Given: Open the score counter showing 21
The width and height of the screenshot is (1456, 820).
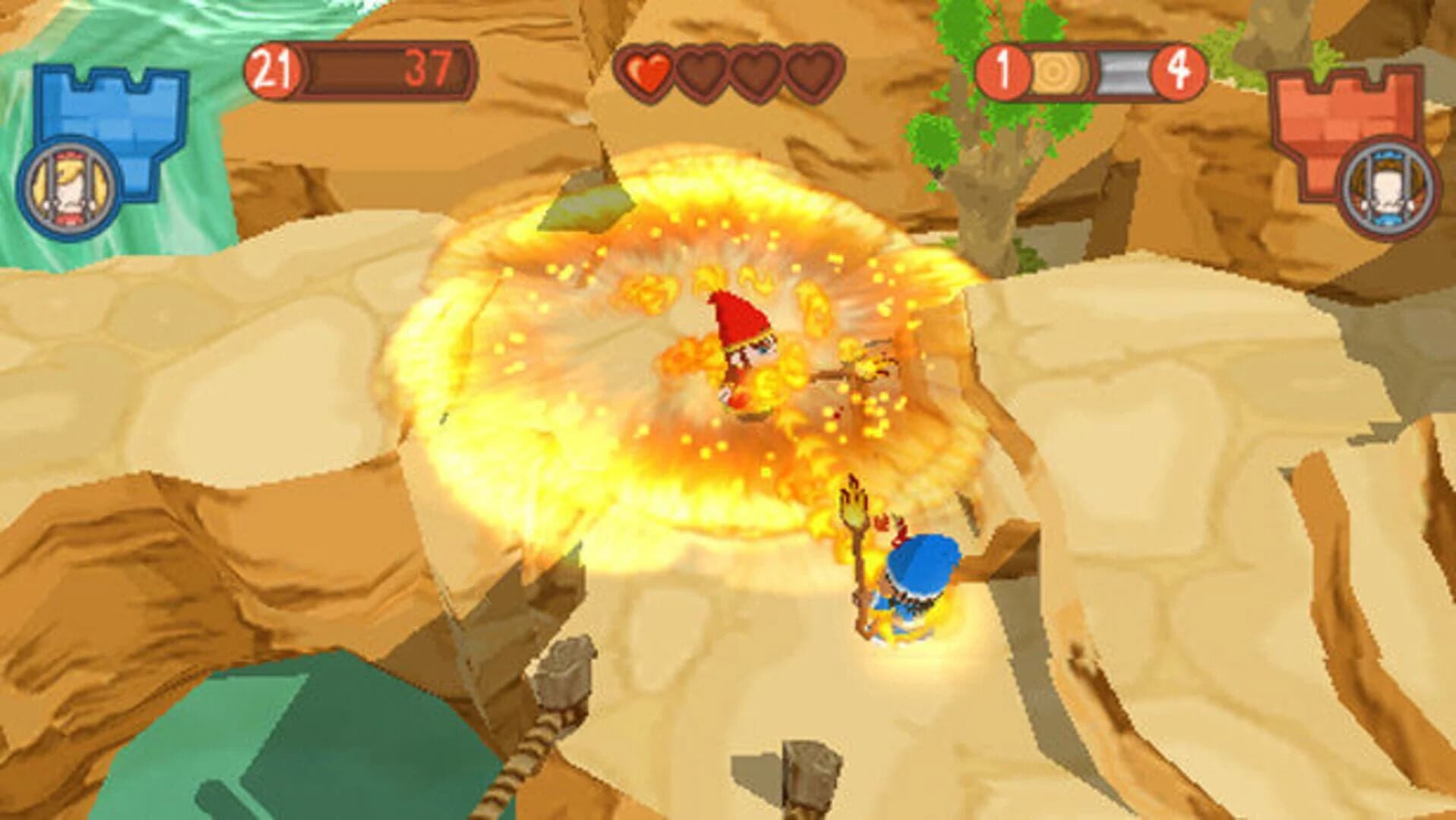Looking at the screenshot, I should pyautogui.click(x=272, y=68).
